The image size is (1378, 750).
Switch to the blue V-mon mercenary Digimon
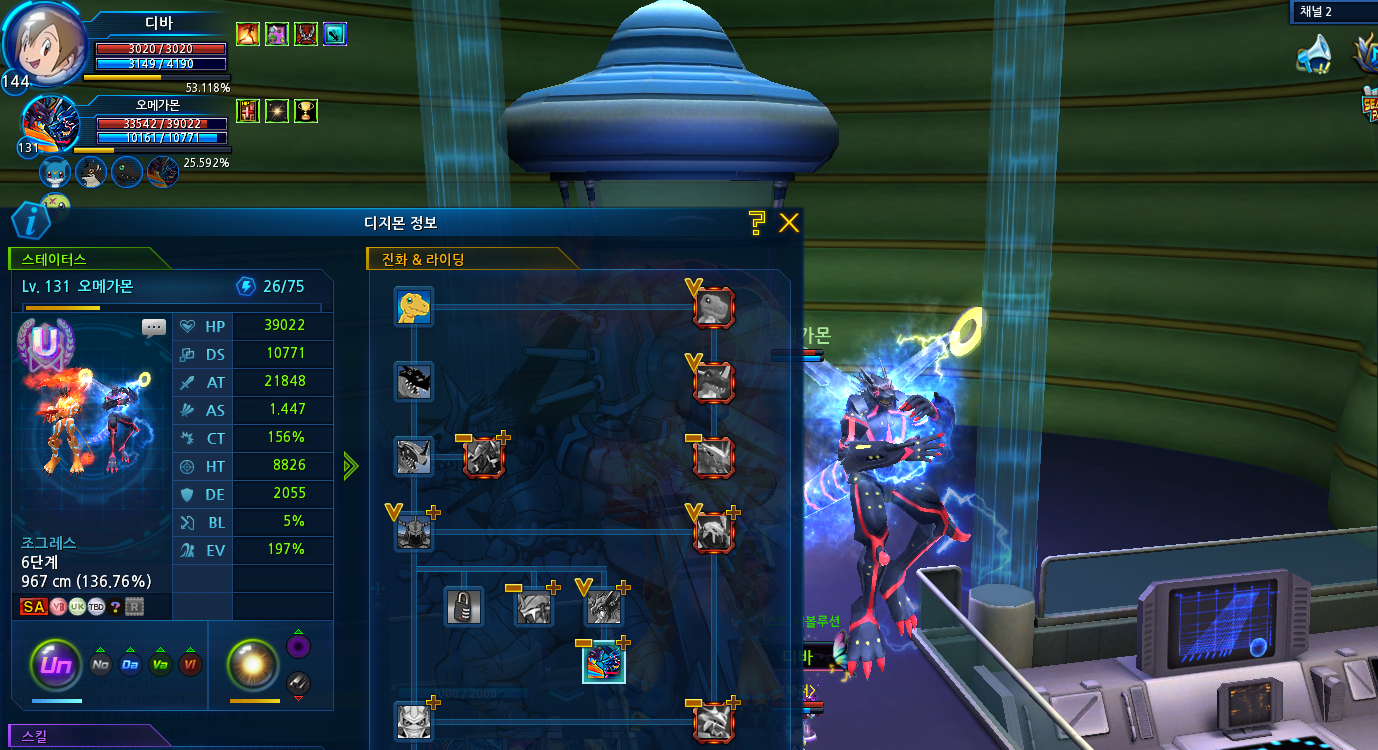tap(55, 173)
